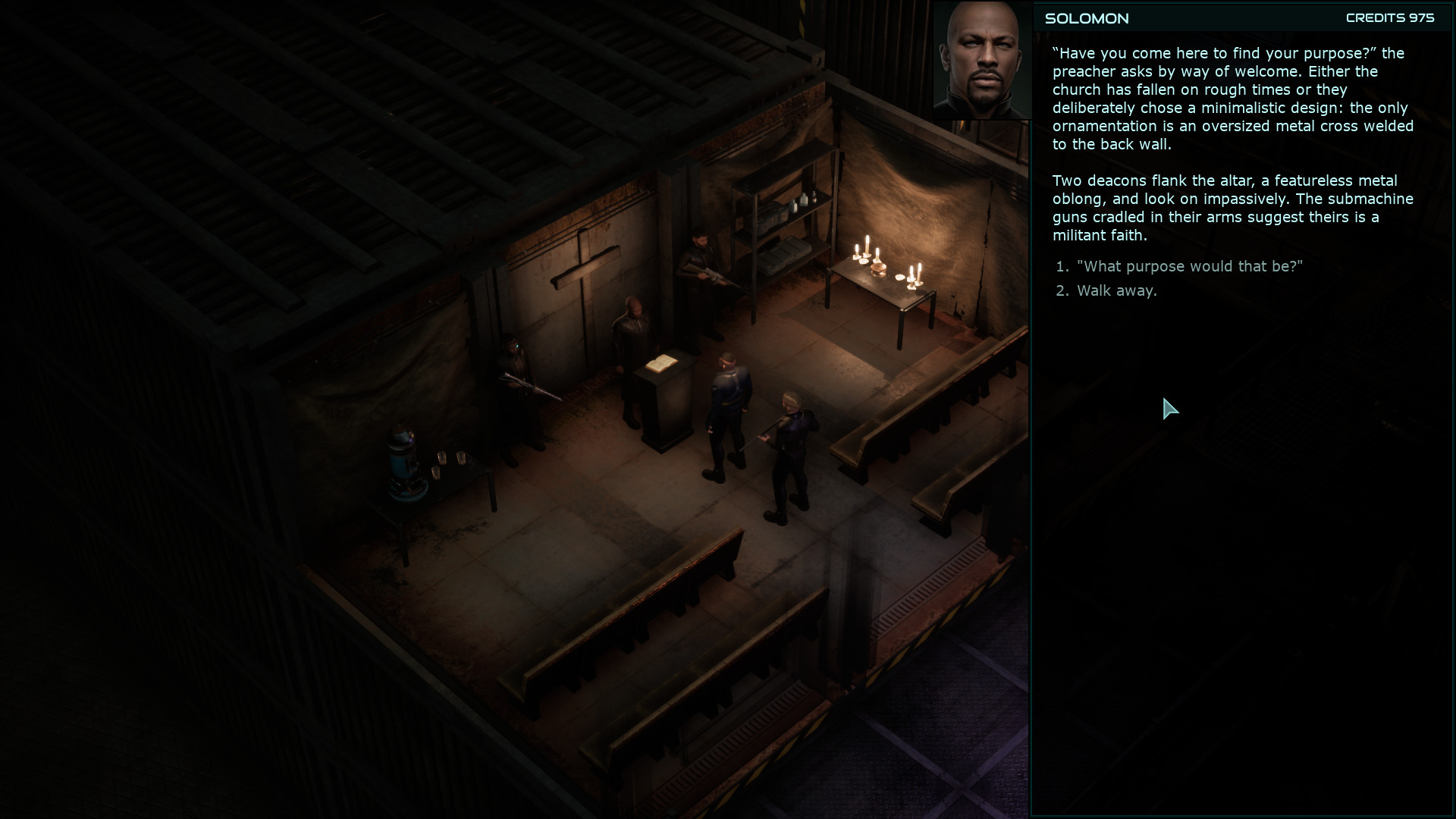Click the SOLOMON name header
Screen dimensions: 1456x819
point(1086,19)
